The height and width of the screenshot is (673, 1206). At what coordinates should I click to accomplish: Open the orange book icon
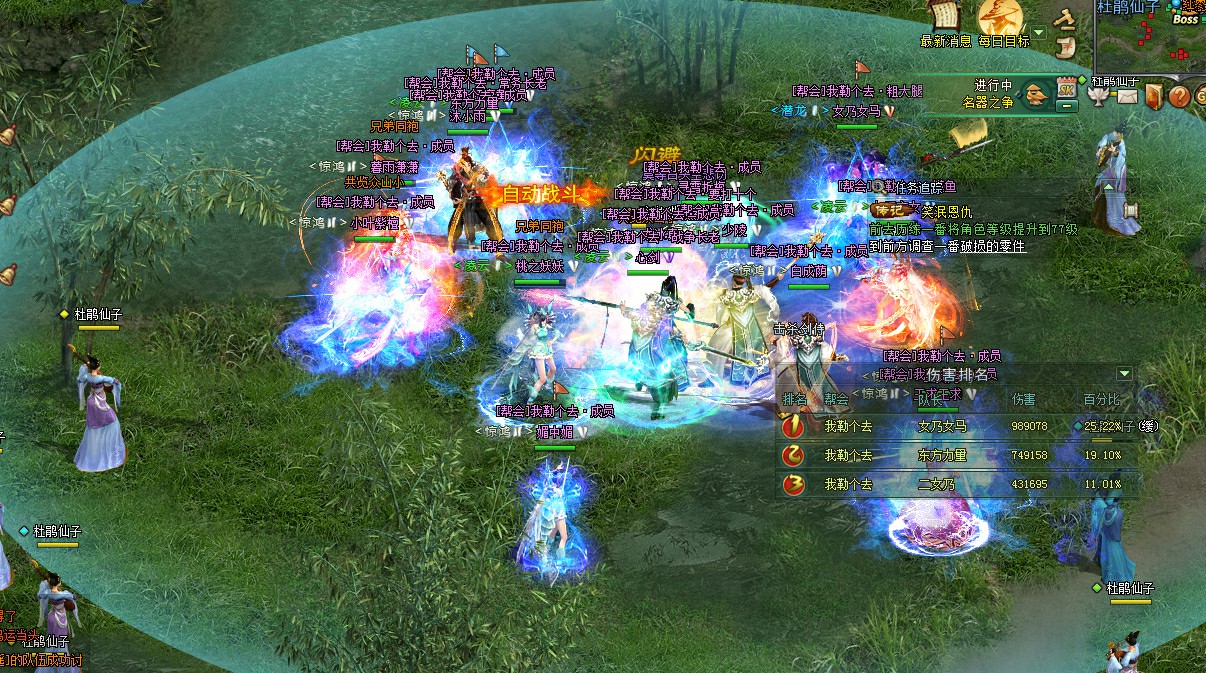pos(1154,96)
